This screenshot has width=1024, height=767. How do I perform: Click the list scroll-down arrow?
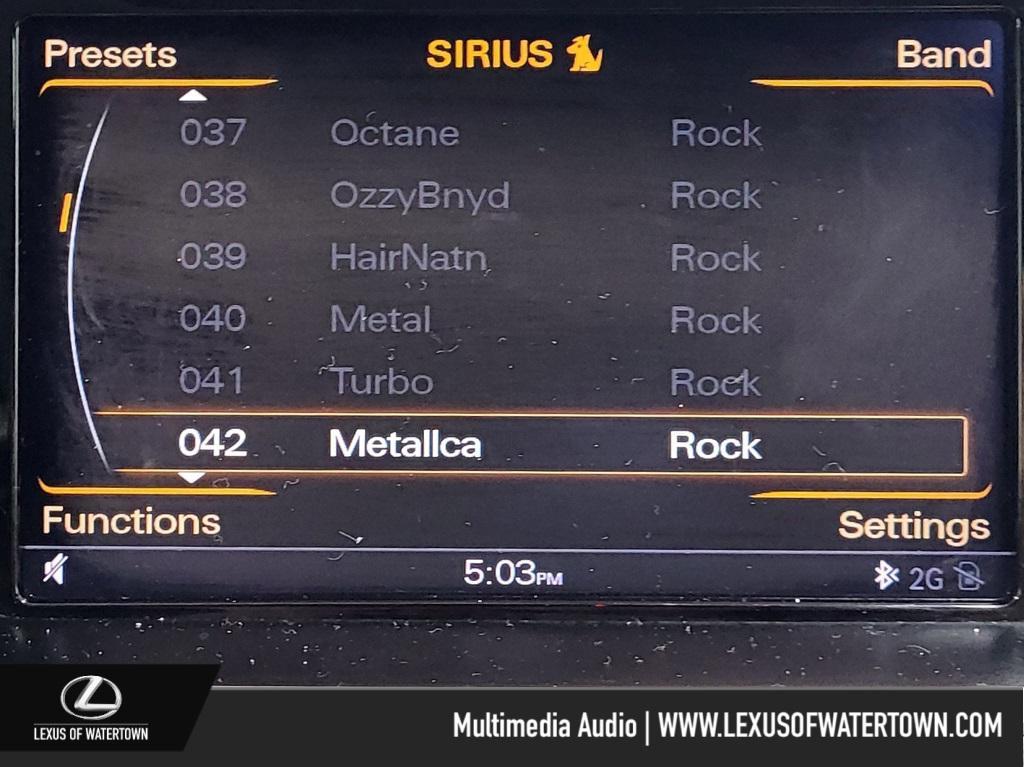(191, 479)
